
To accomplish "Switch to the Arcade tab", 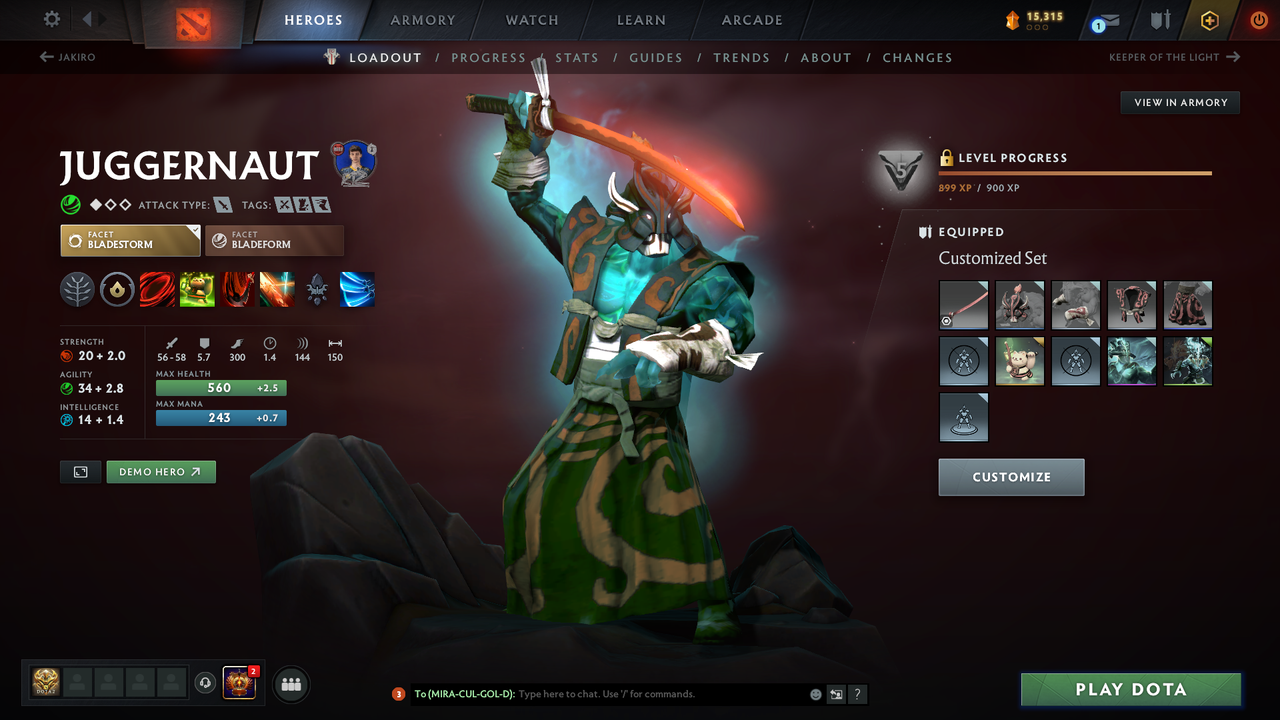I will (x=751, y=19).
